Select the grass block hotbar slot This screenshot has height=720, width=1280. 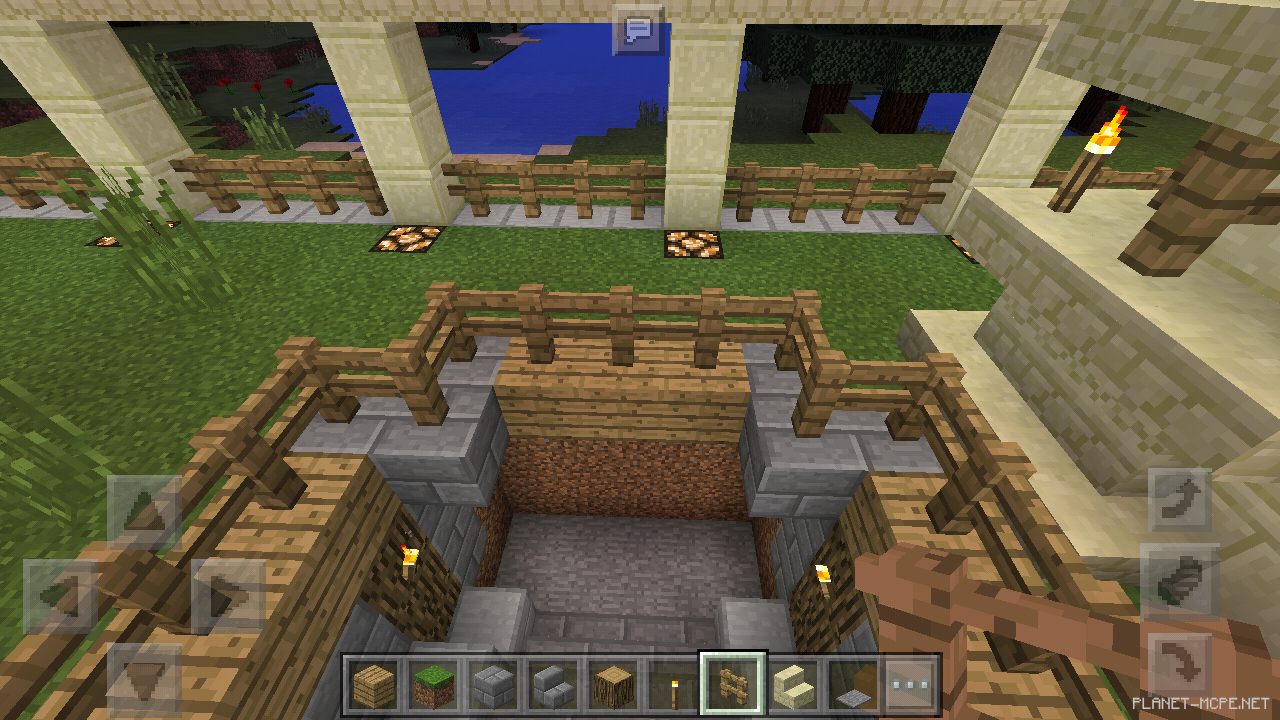[x=433, y=686]
